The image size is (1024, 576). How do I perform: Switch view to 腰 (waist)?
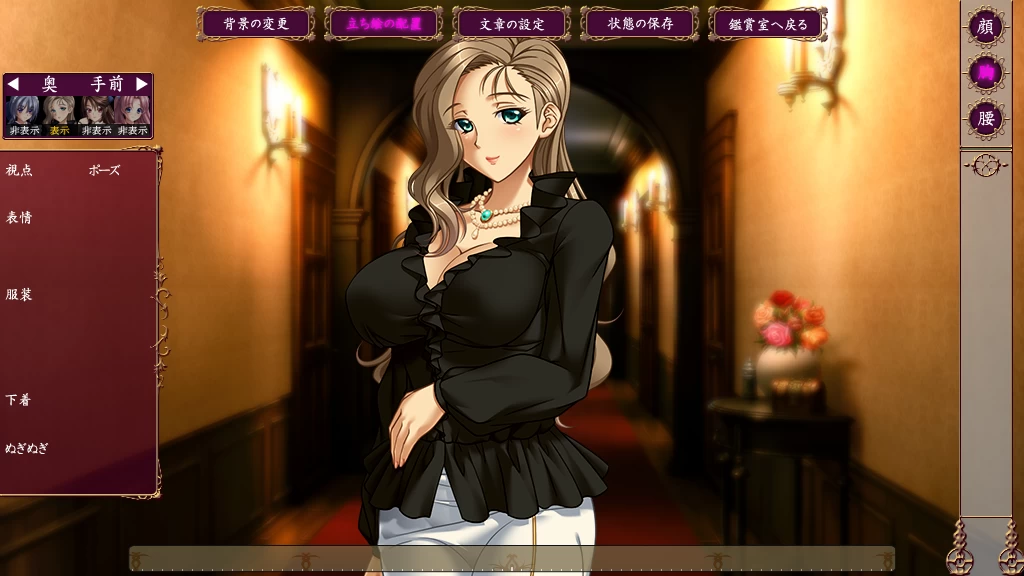(986, 118)
